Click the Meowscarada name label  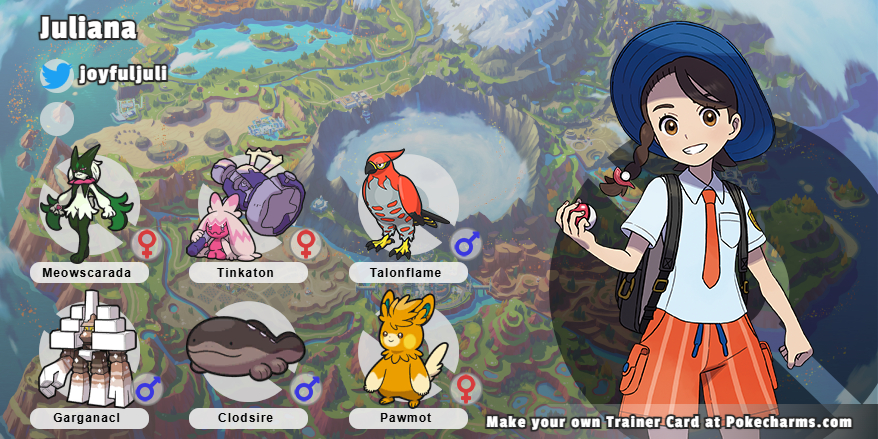tap(89, 272)
